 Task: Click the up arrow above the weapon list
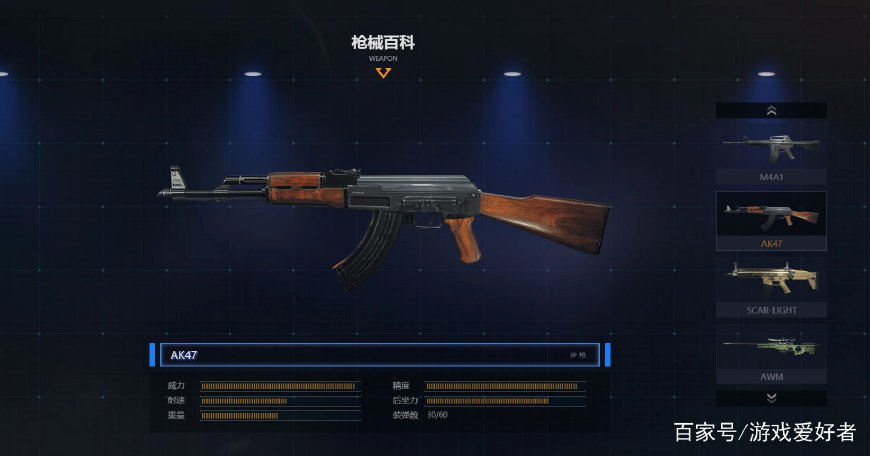tap(771, 111)
